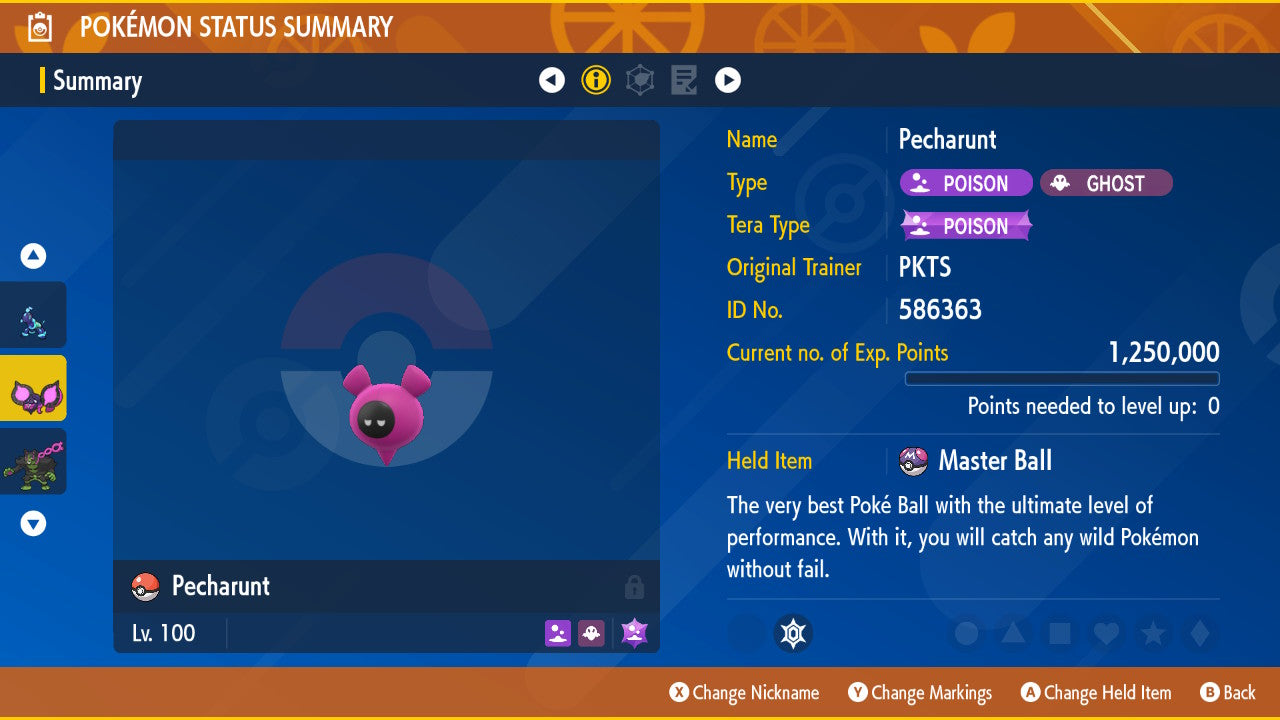Open the moves and stats hexagon page icon
Image resolution: width=1280 pixels, height=720 pixels.
coord(640,80)
